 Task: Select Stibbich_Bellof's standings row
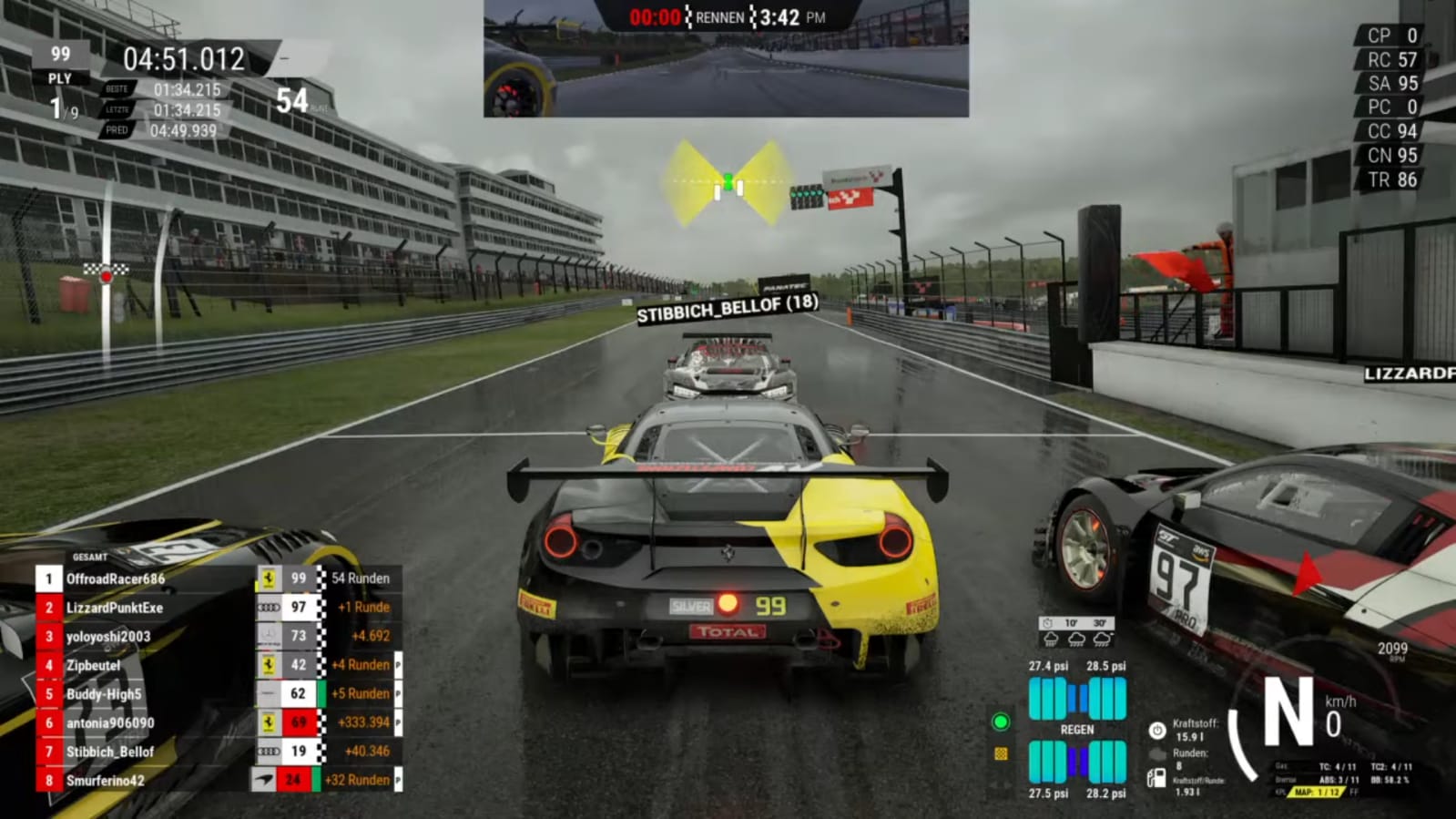tap(110, 752)
